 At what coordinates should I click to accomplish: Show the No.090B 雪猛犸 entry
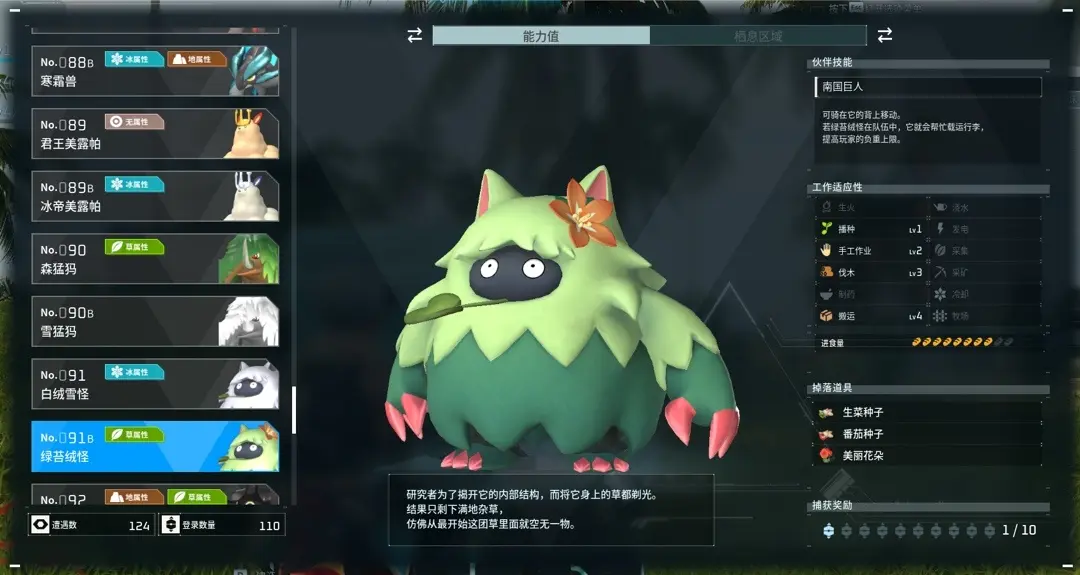pyautogui.click(x=155, y=322)
